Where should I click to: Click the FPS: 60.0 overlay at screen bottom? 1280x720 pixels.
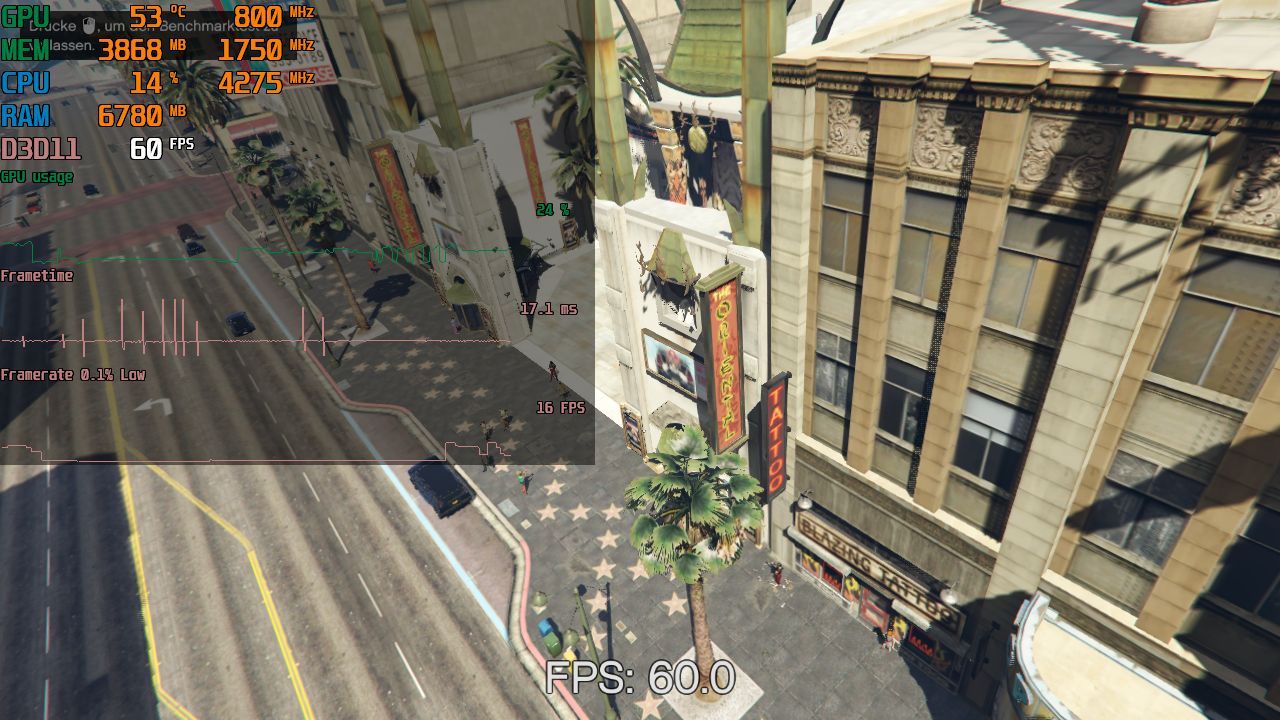pyautogui.click(x=640, y=675)
